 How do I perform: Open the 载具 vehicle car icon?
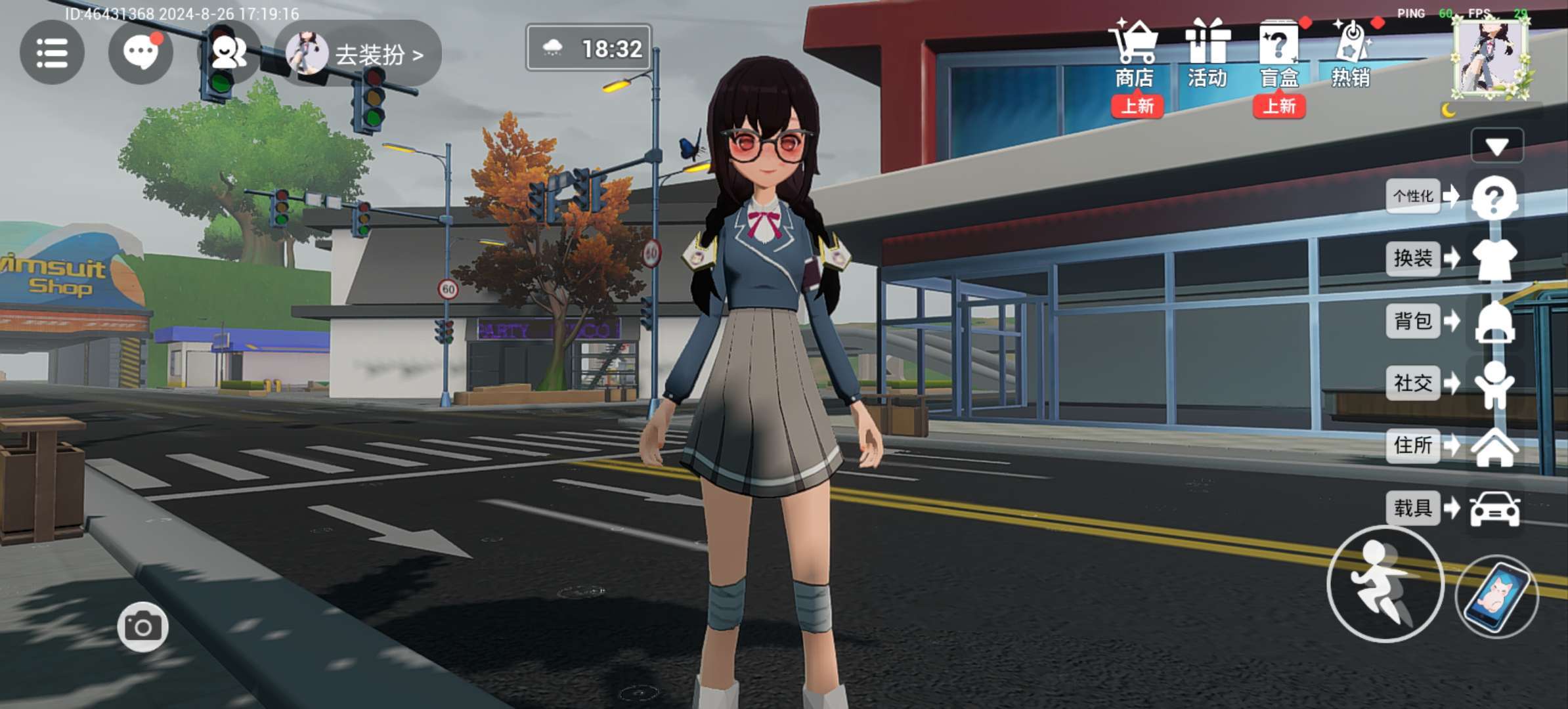[1494, 509]
